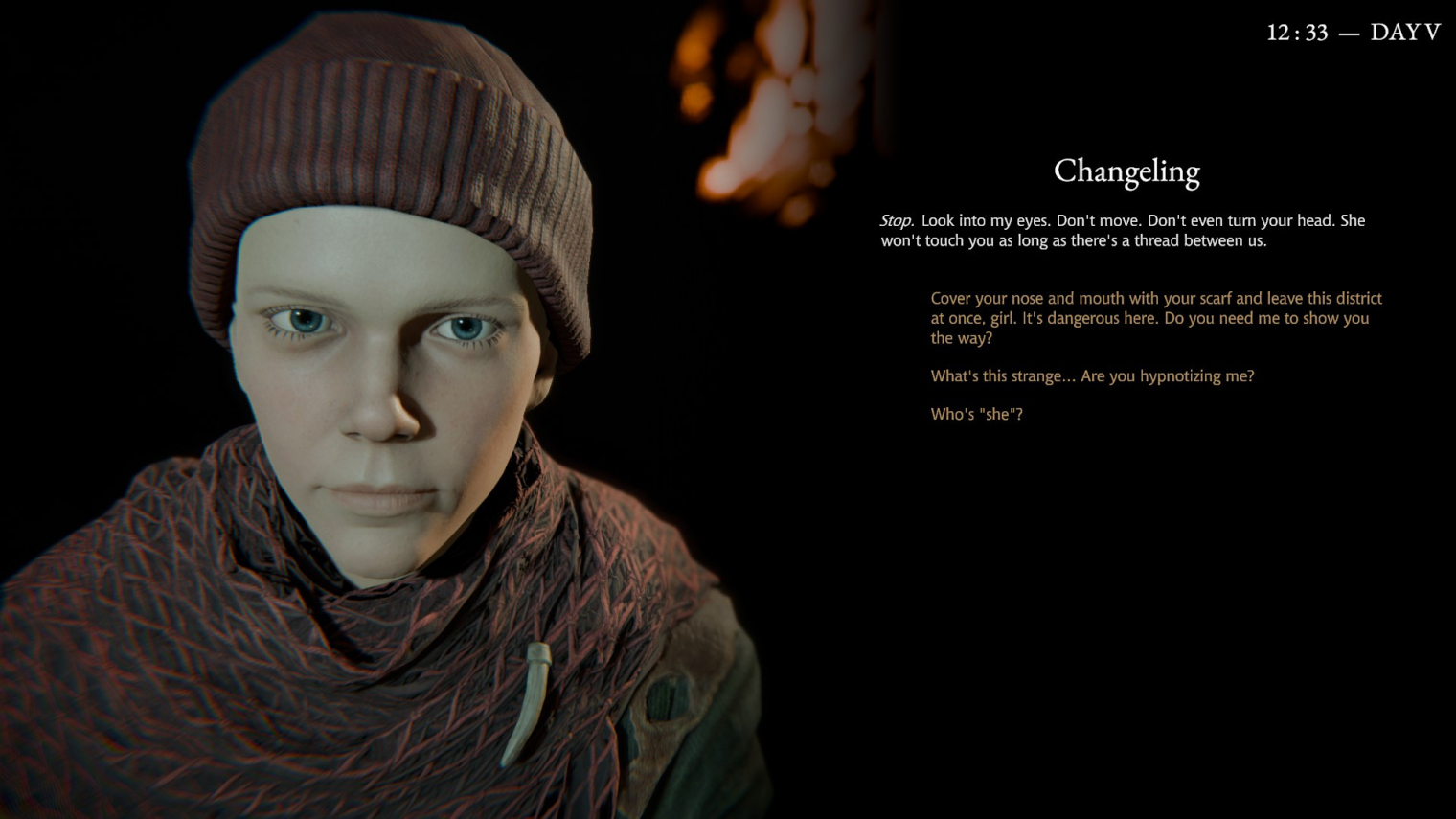The image size is (1456, 819).
Task: Ask "Are you hypnotizing me?"
Action: [1092, 376]
